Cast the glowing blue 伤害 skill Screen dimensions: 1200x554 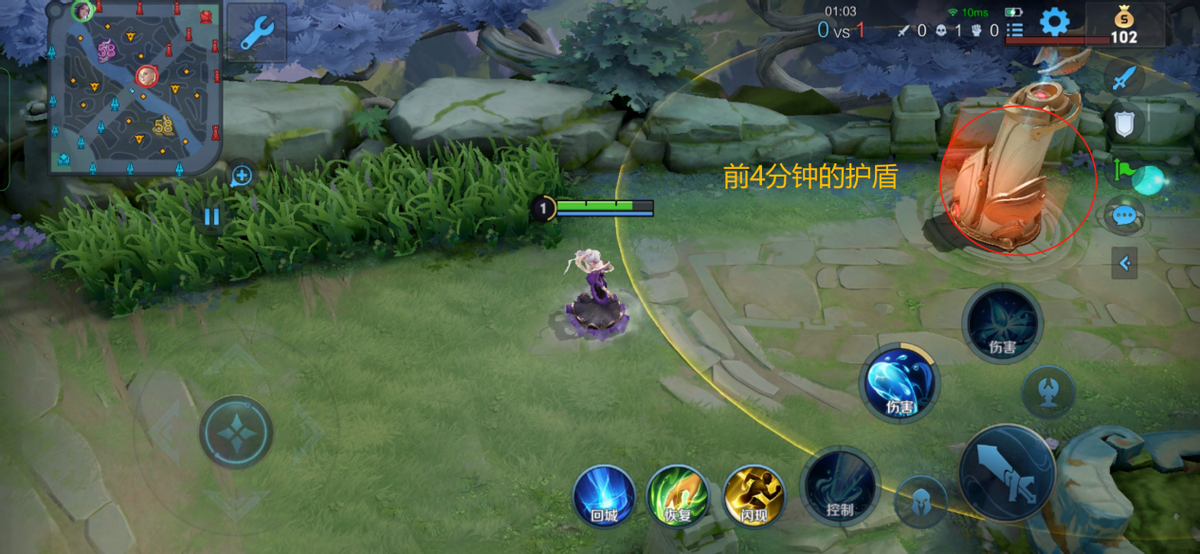tap(900, 383)
